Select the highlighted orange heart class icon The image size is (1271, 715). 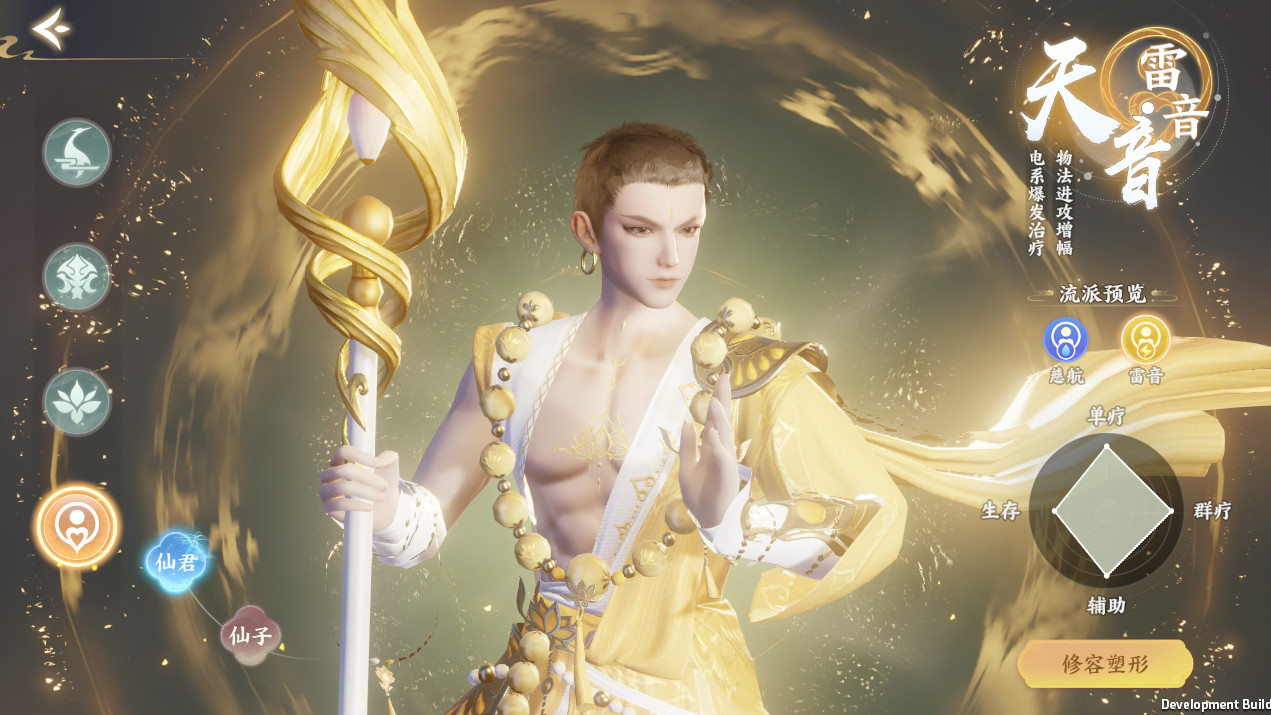[77, 525]
